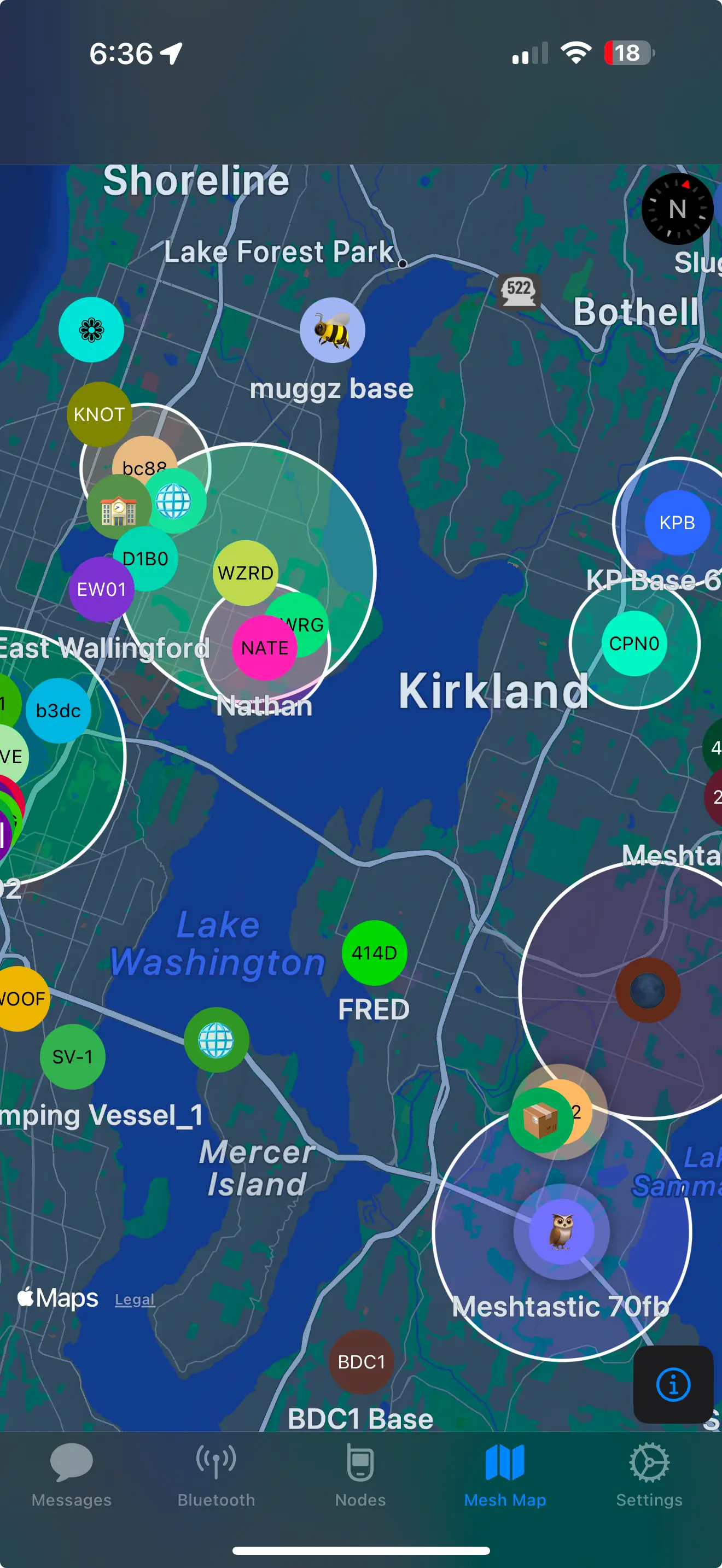
Task: Toggle north orientation with the compass
Action: (677, 209)
